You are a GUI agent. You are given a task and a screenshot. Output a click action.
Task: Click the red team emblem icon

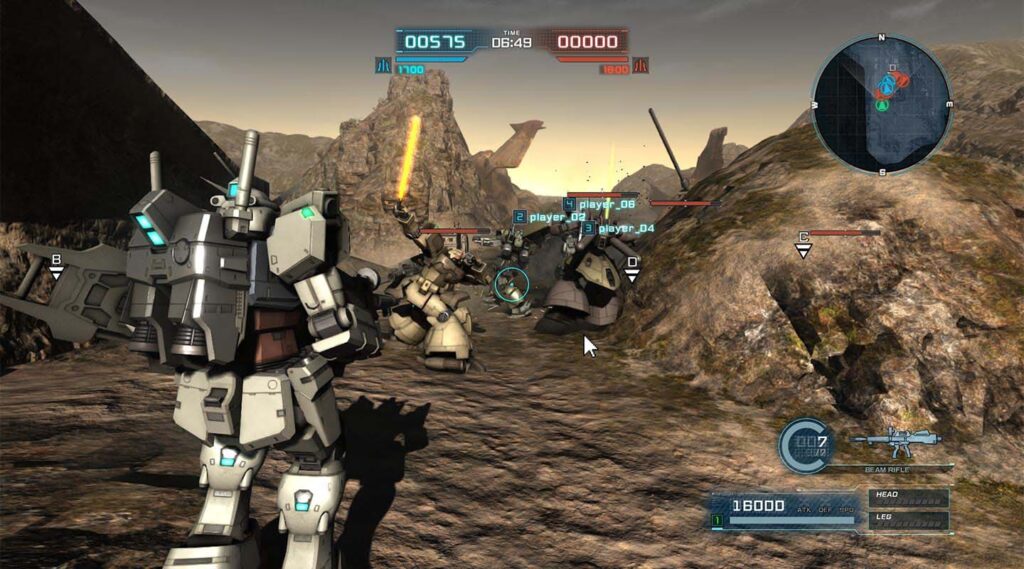click(640, 67)
